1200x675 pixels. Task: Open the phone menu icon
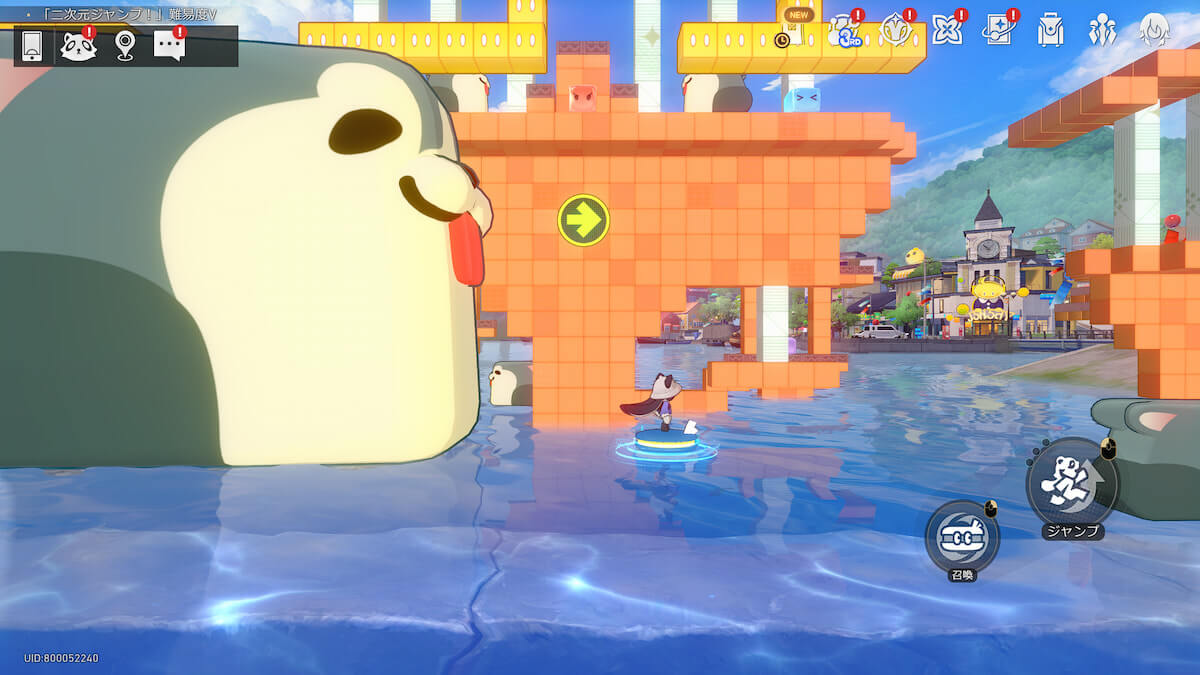[x=32, y=45]
